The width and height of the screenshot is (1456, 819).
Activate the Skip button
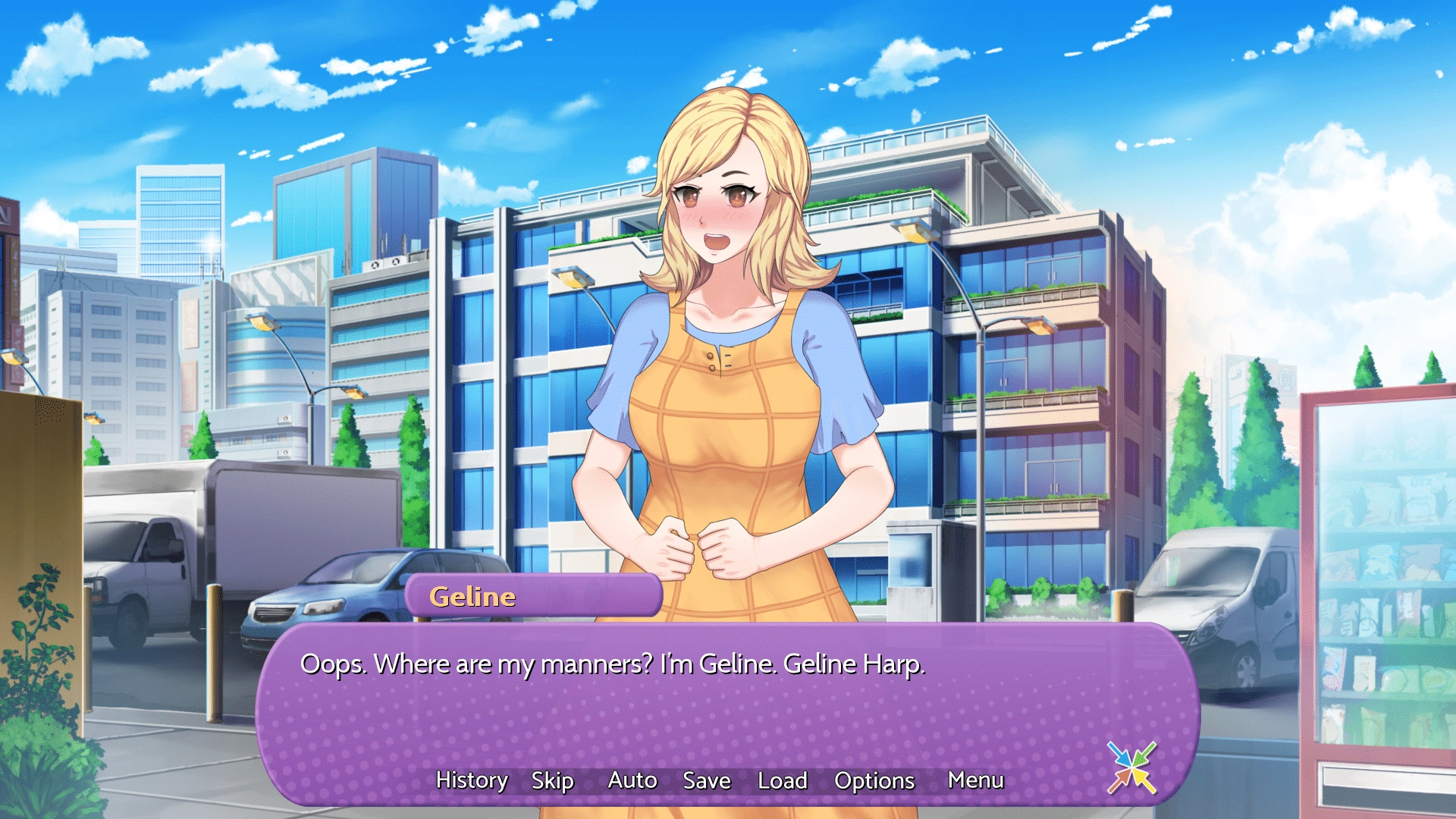pyautogui.click(x=552, y=780)
